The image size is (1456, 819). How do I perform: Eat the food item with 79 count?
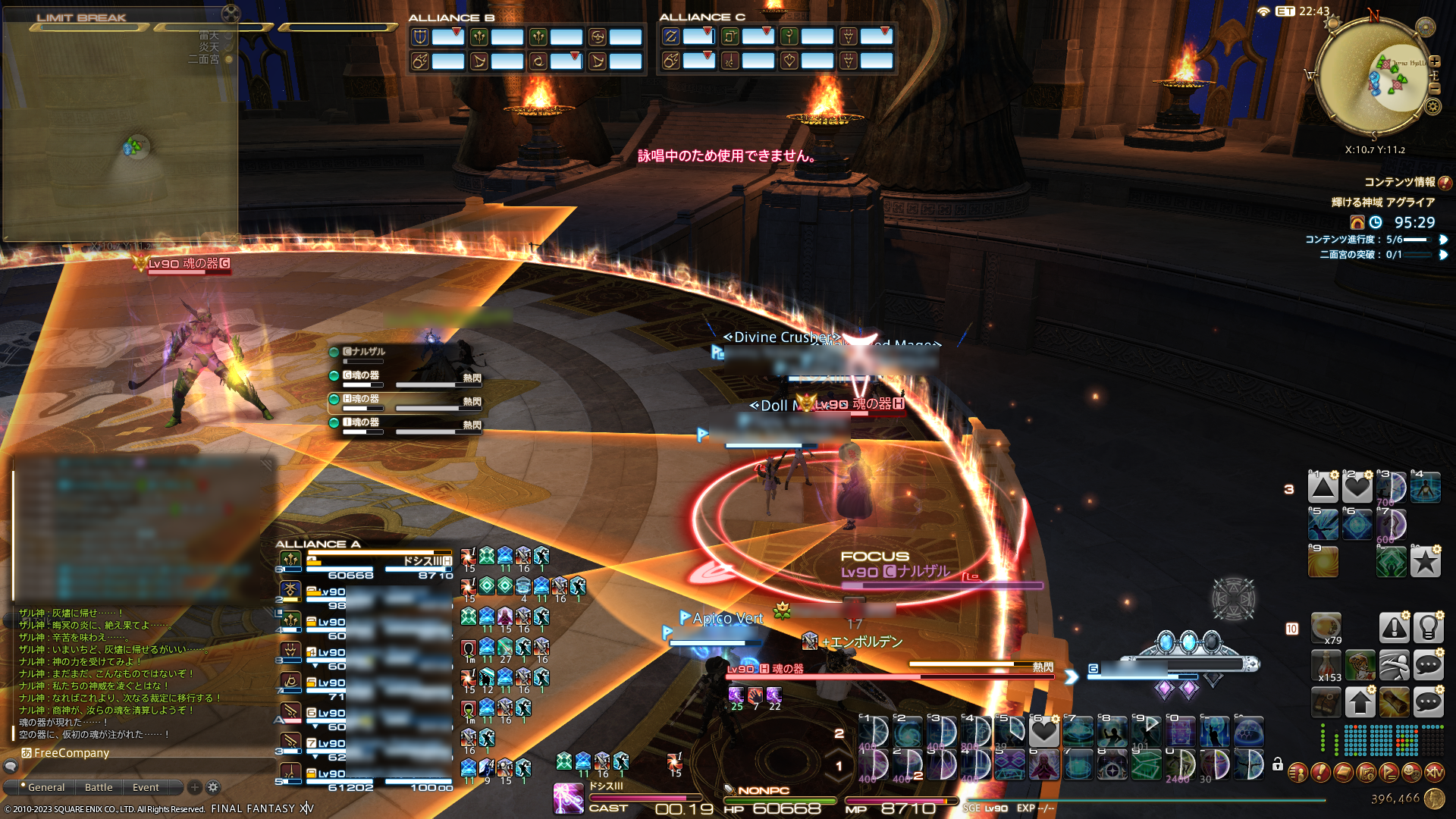click(1326, 628)
